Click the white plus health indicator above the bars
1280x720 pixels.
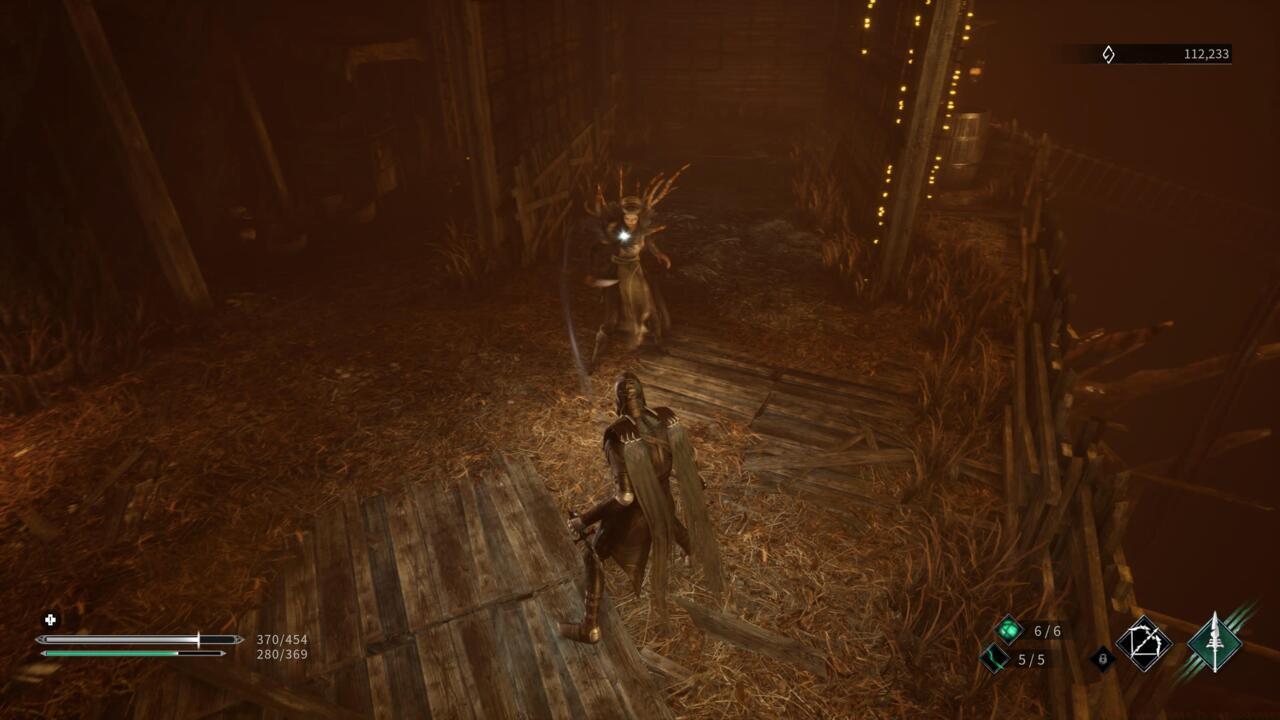(x=48, y=618)
